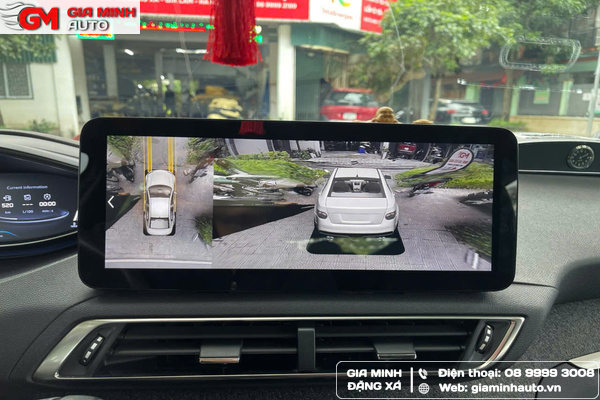This screenshot has width=600, height=400.
Task: Tap the back arrow on camera screen
Action: click(111, 202)
